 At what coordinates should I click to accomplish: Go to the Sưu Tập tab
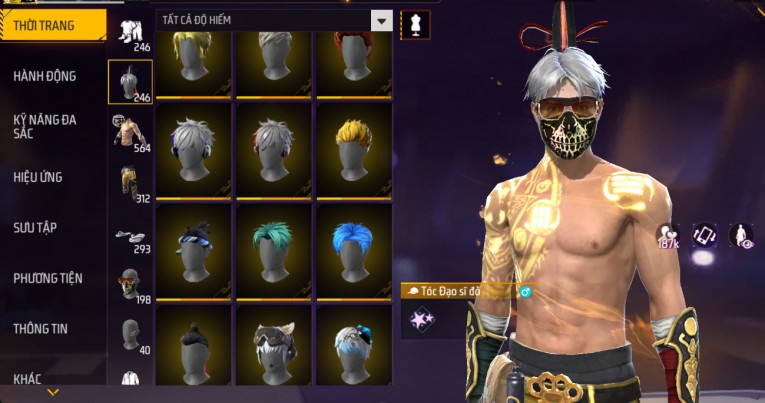pyautogui.click(x=36, y=227)
